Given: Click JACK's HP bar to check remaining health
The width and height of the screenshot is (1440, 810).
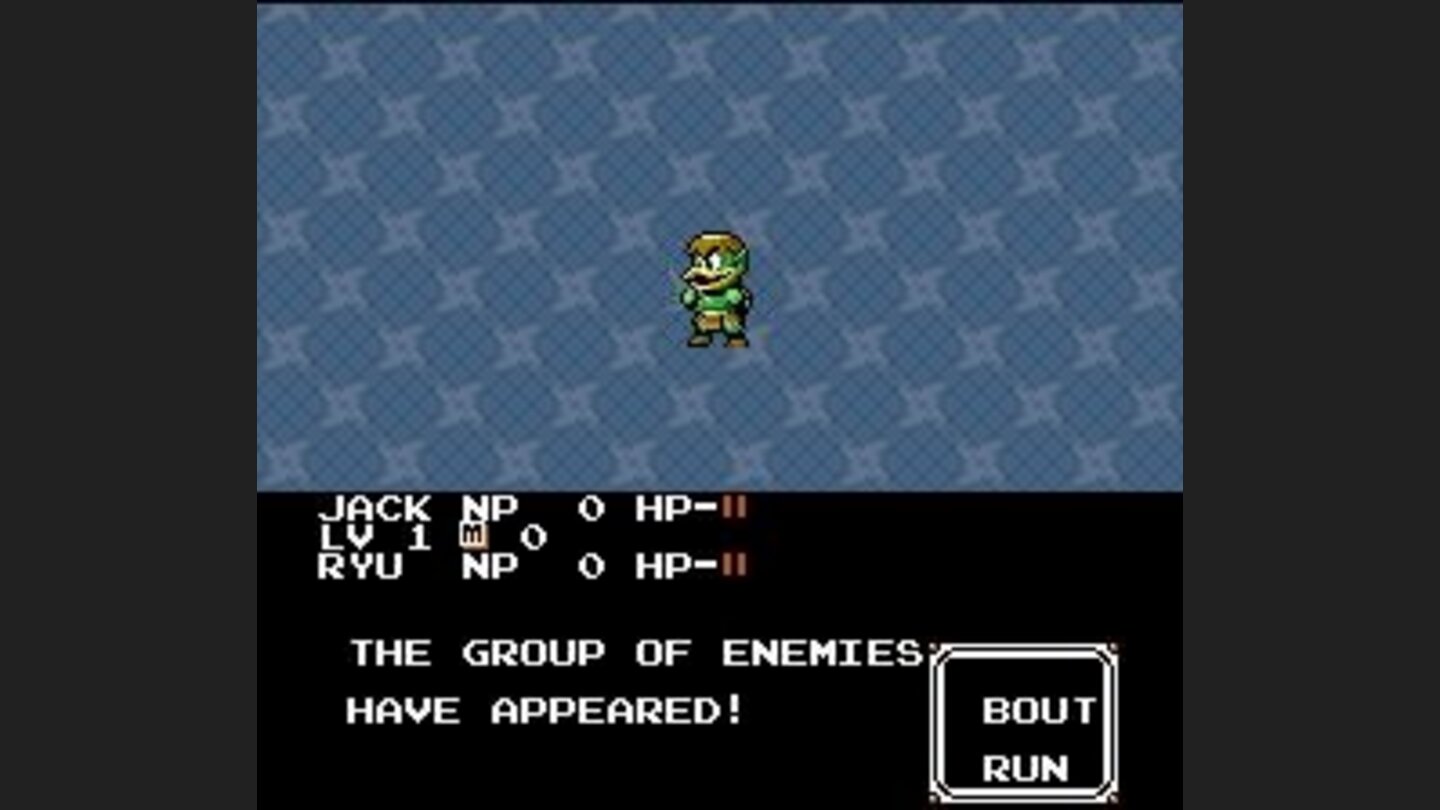Looking at the screenshot, I should [736, 509].
